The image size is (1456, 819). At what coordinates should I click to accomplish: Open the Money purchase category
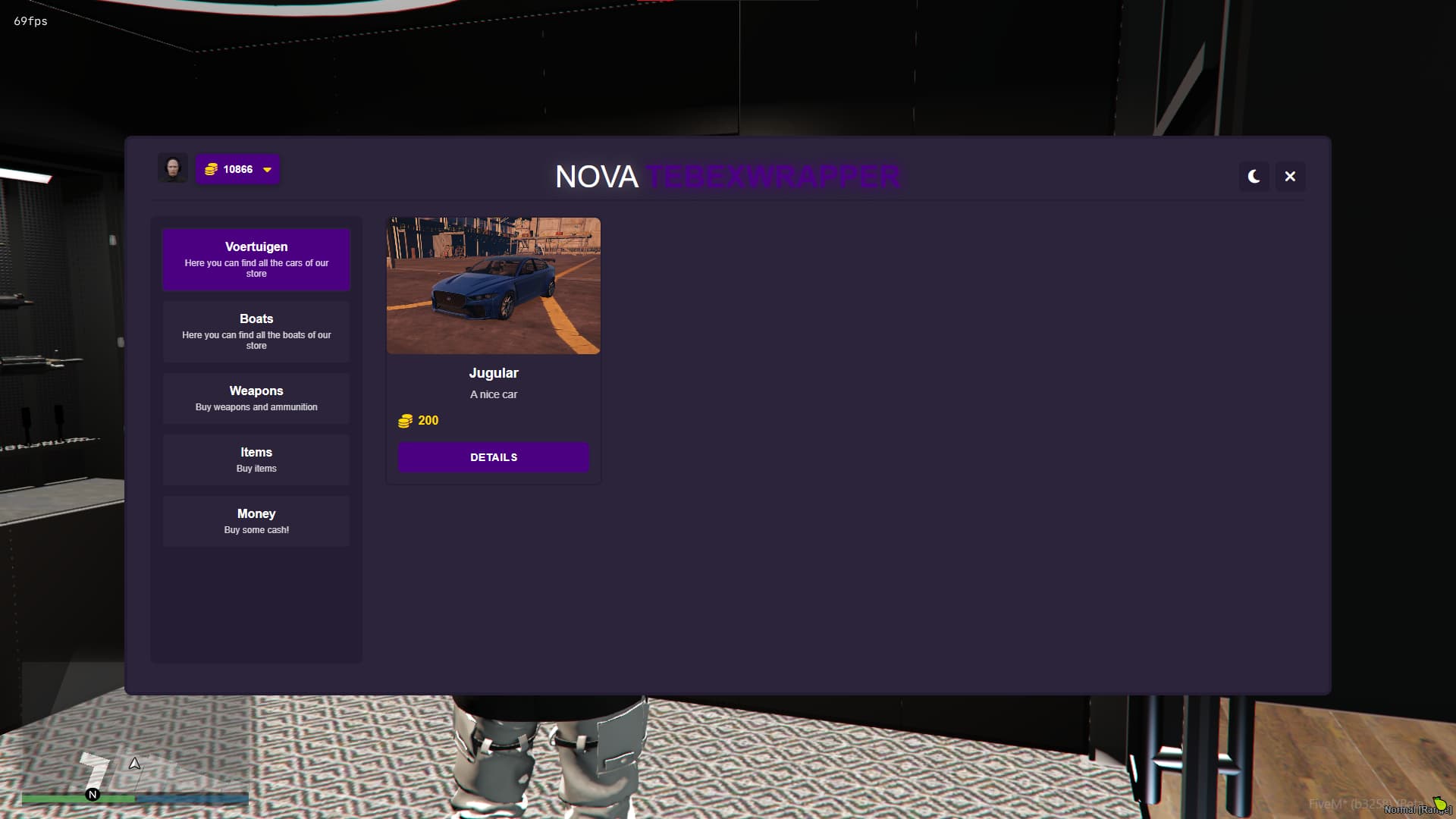pos(256,520)
